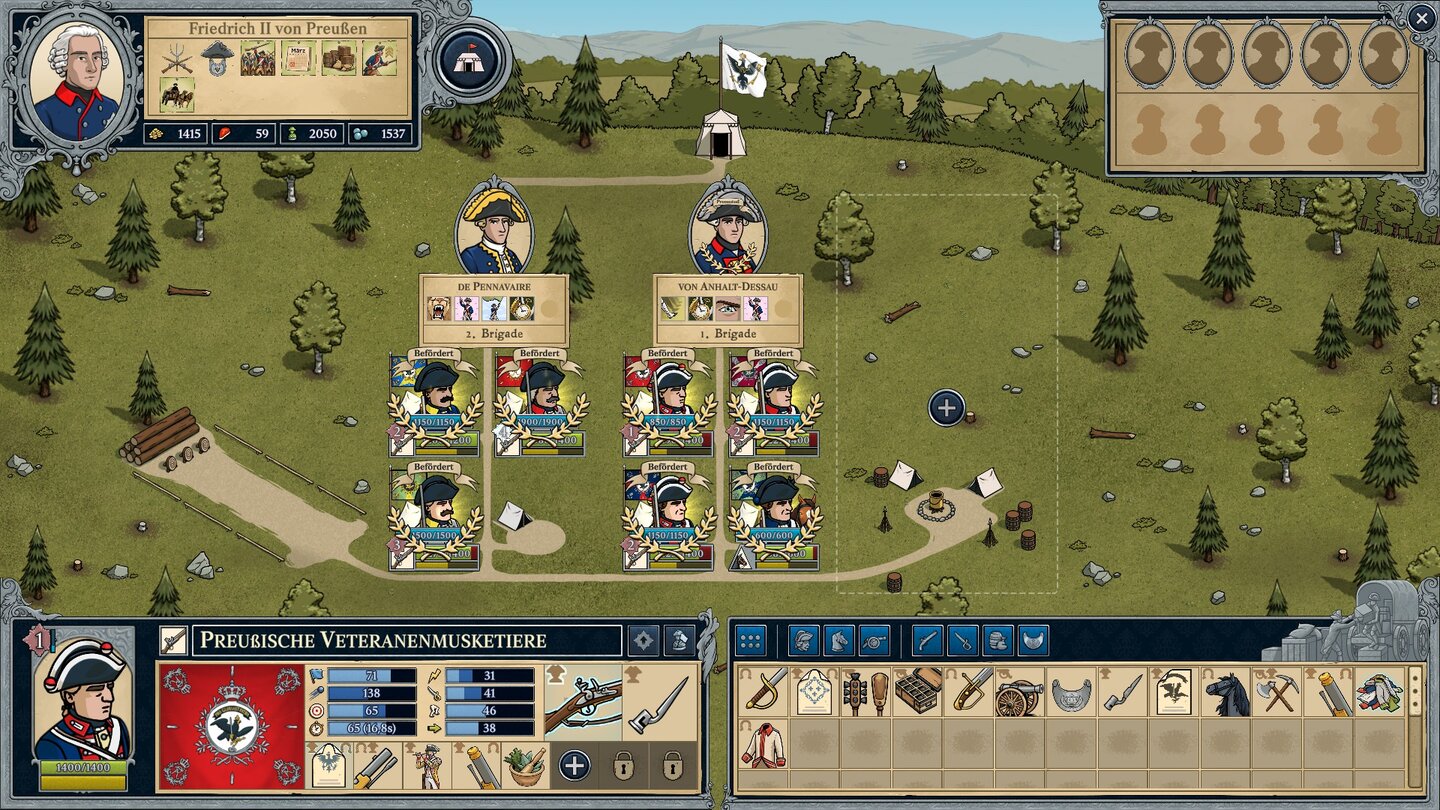Switch to the cavalry filter tab
Viewport: 1440px width, 810px height.
(841, 639)
